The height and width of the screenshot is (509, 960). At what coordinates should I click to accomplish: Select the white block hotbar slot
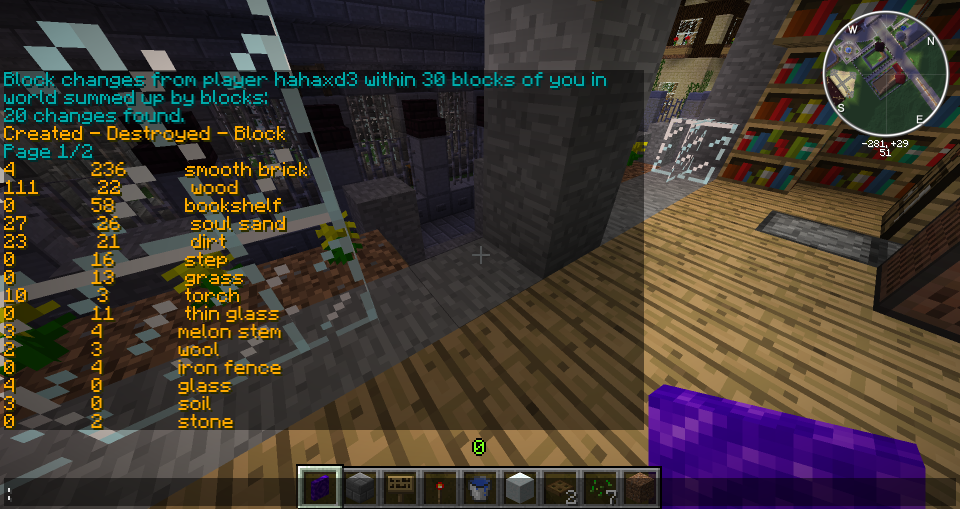click(x=520, y=488)
